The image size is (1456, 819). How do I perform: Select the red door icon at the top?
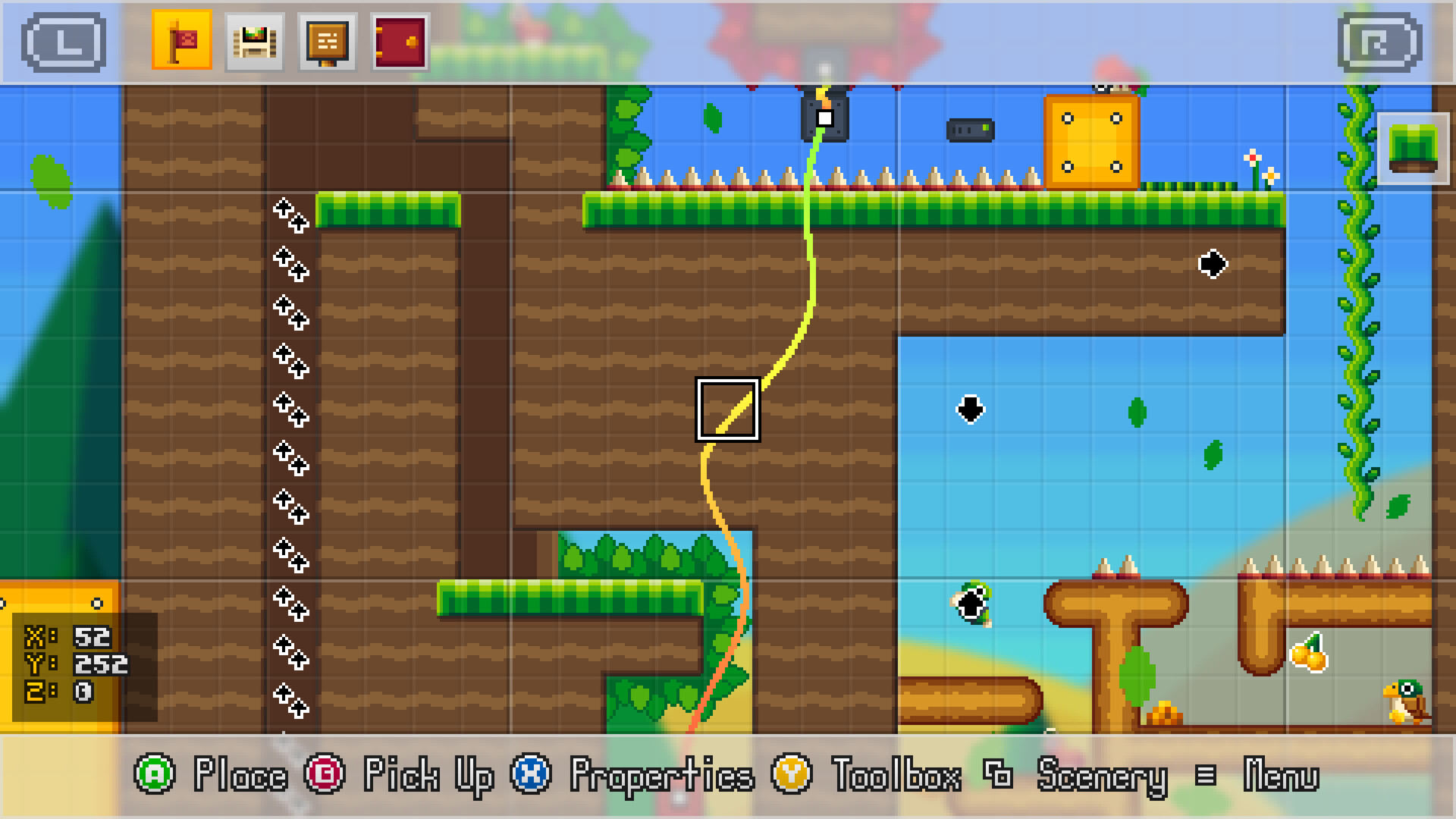[400, 39]
